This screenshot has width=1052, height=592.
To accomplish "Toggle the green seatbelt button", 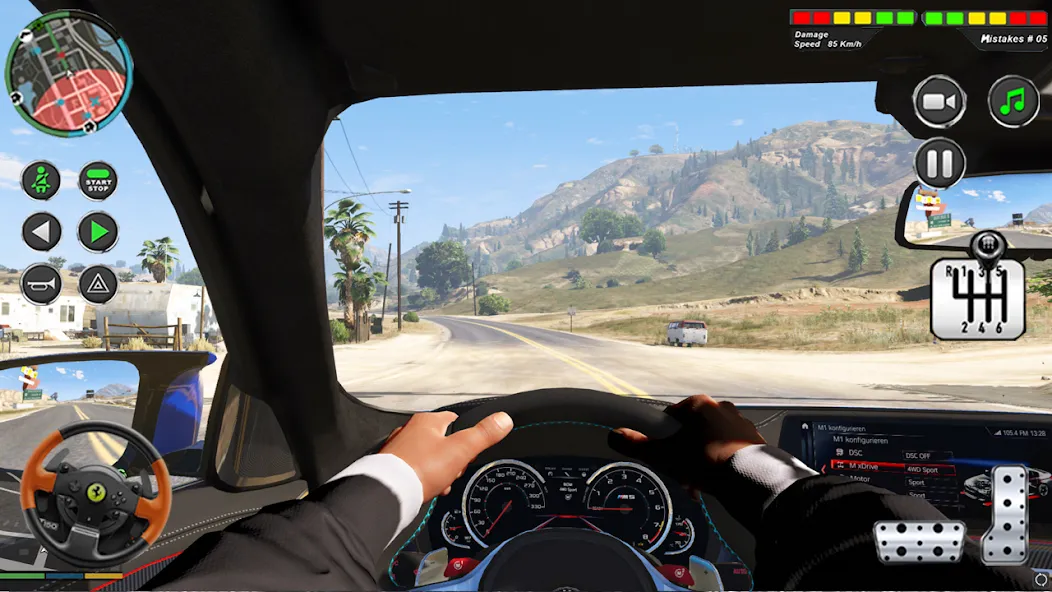I will click(41, 181).
